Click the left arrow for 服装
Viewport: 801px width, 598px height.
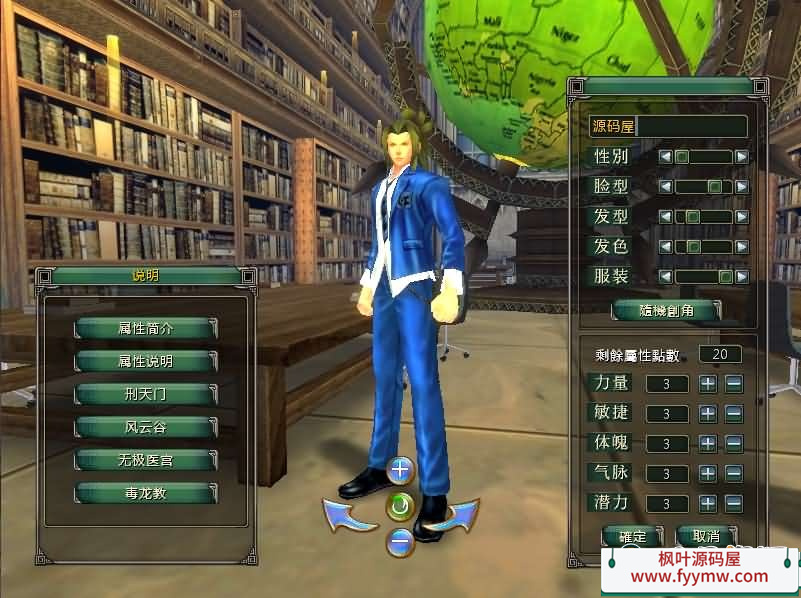pos(665,276)
